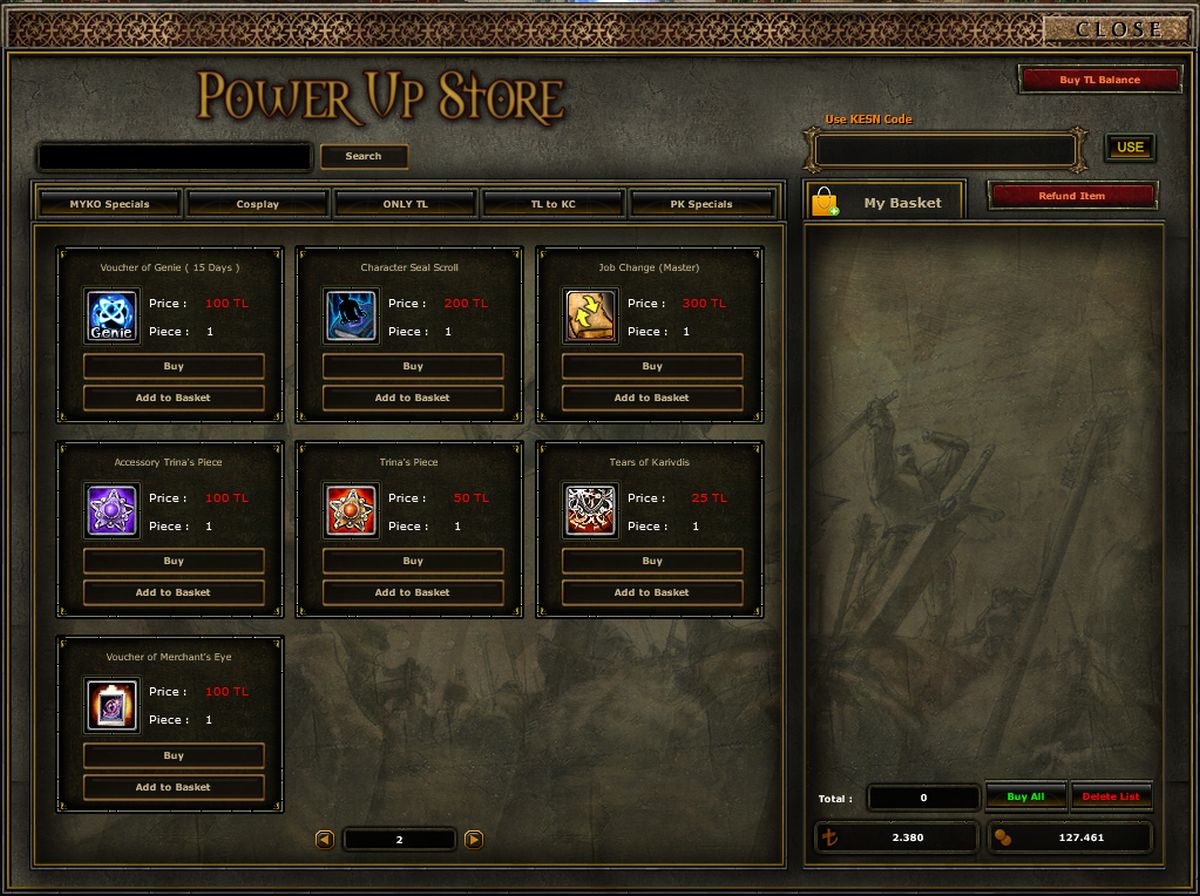Add Tears of Karivdis to basket
Screen dimensions: 1200x896
pos(652,593)
